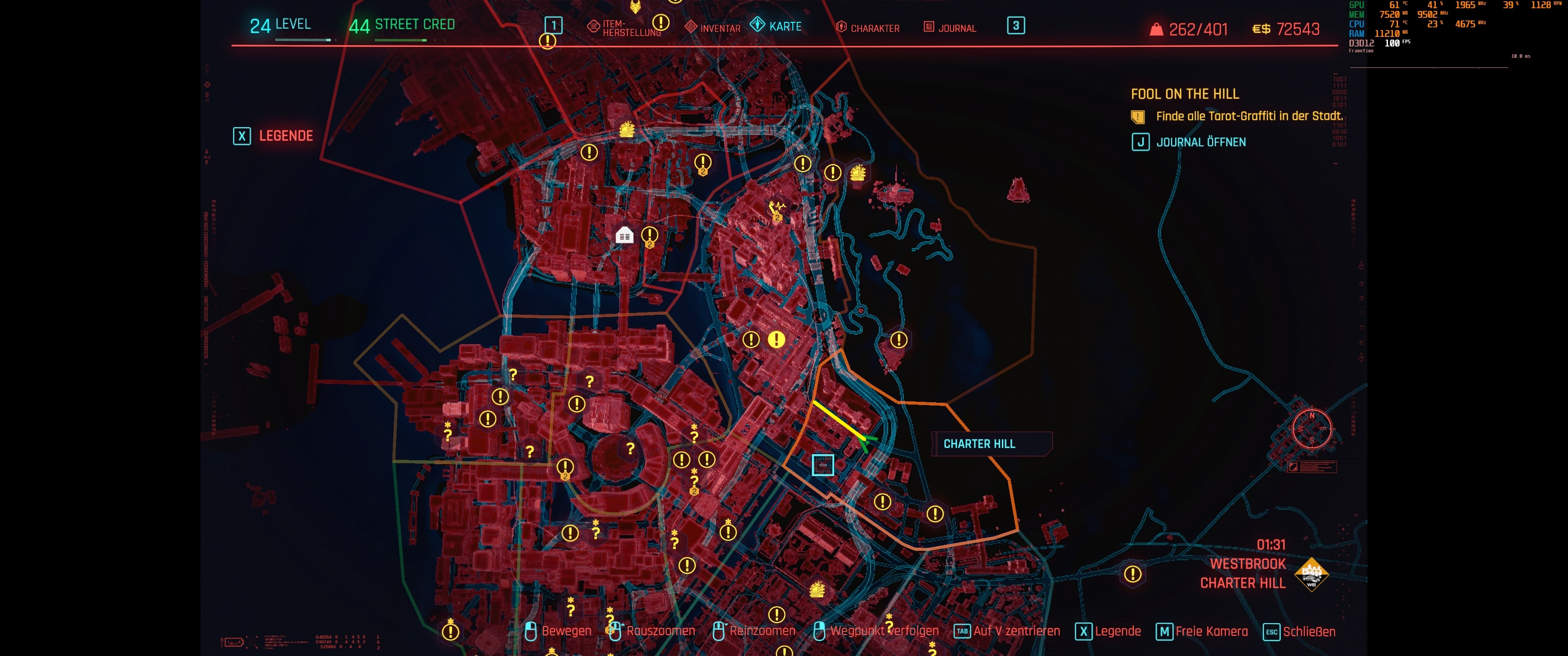Select the white apartment icon on the map
The image size is (1568, 656).
[625, 236]
